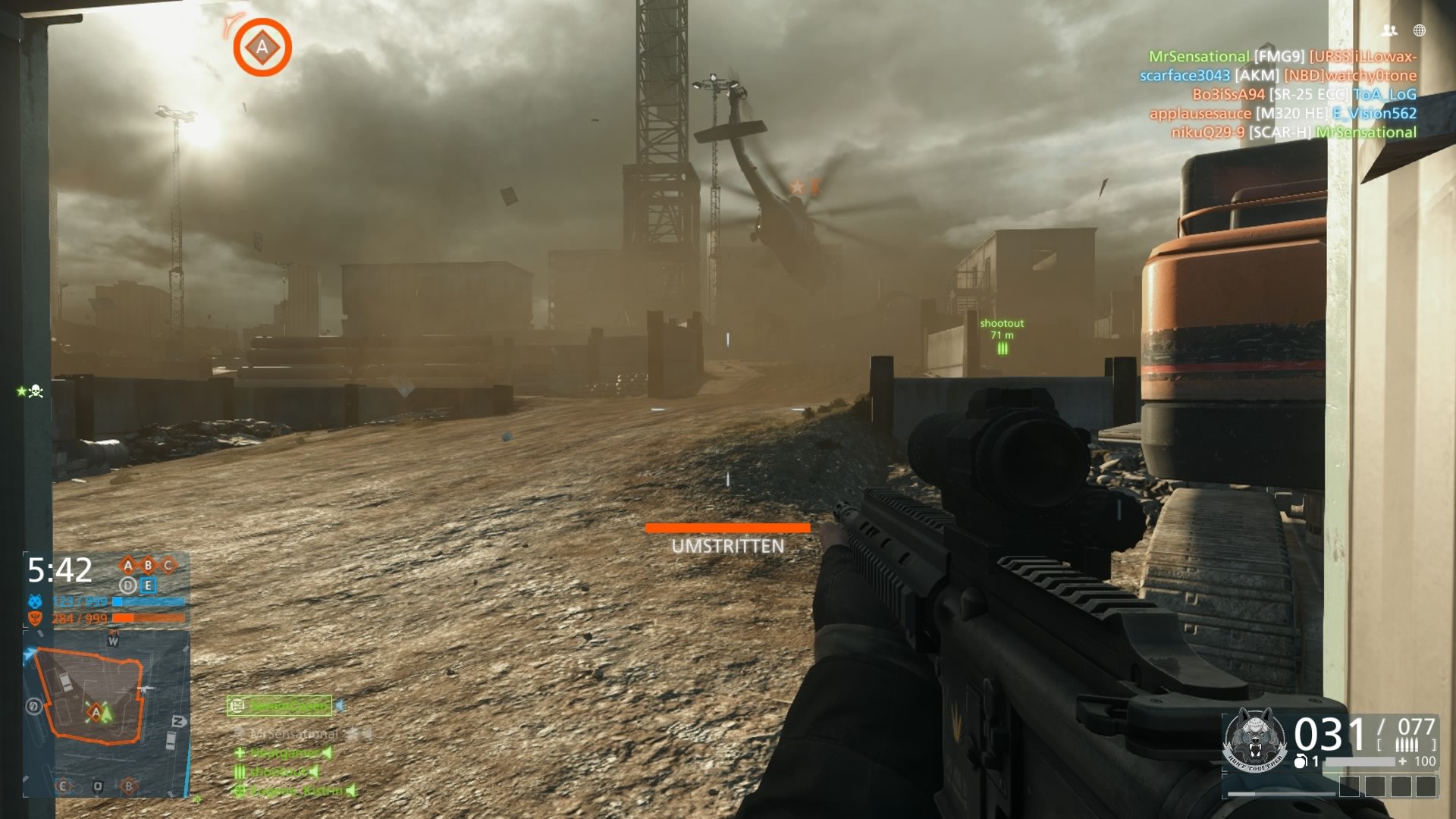Screen dimensions: 1456x819
Task: Click the bullet magazine icon beside 077
Action: (1407, 743)
